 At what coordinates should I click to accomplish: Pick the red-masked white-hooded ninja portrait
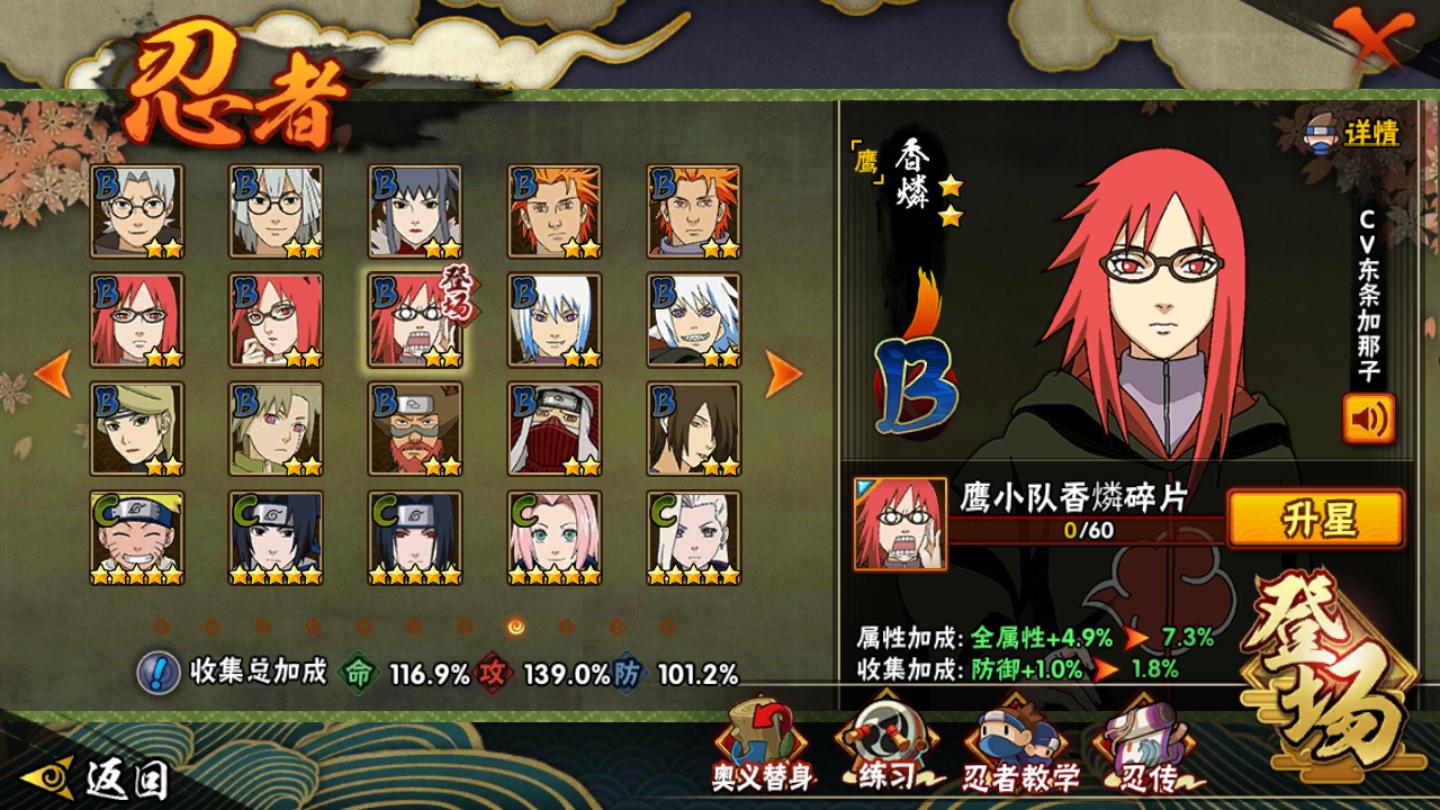pyautogui.click(x=554, y=429)
